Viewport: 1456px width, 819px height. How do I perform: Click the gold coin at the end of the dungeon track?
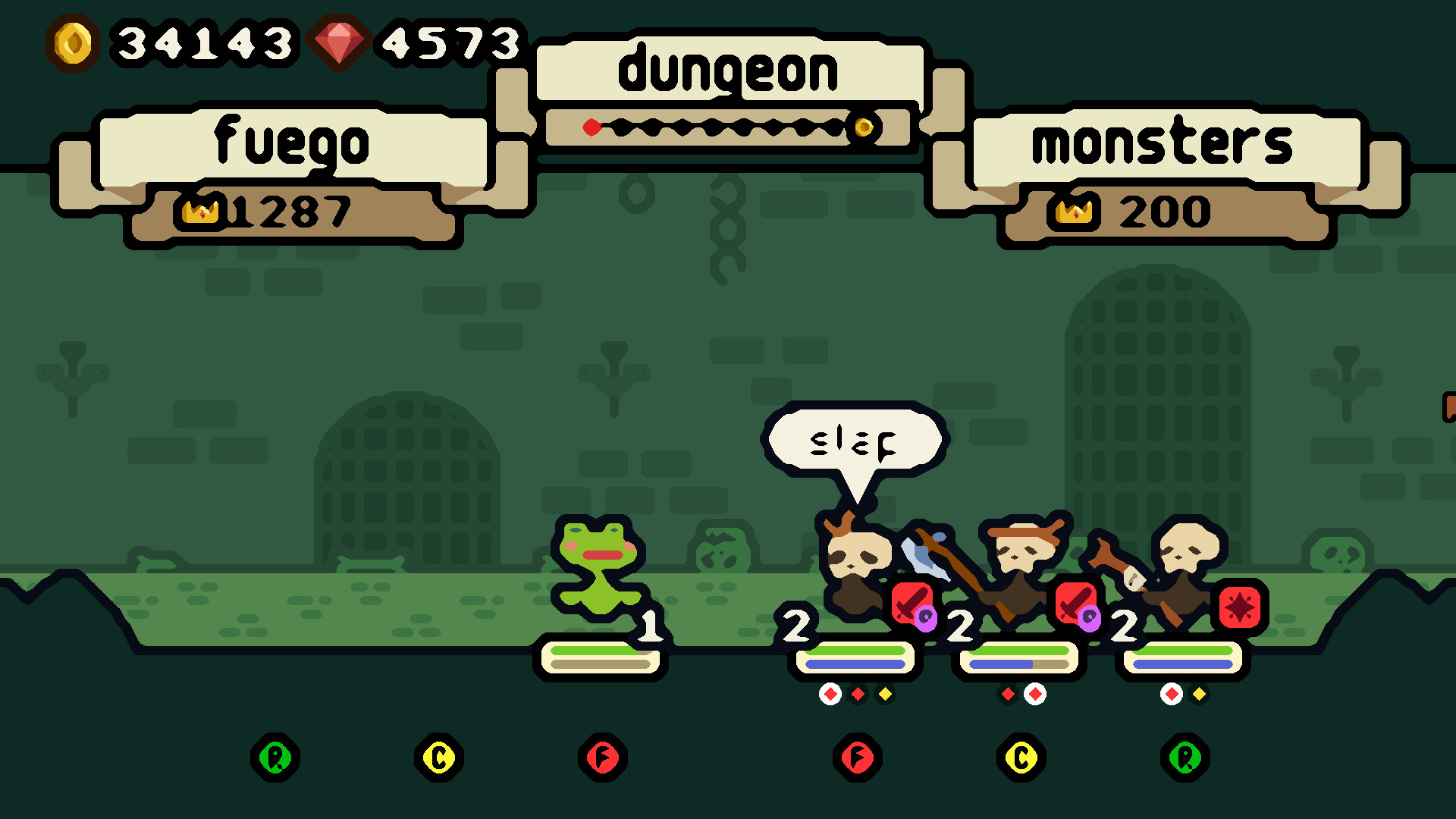[x=864, y=127]
